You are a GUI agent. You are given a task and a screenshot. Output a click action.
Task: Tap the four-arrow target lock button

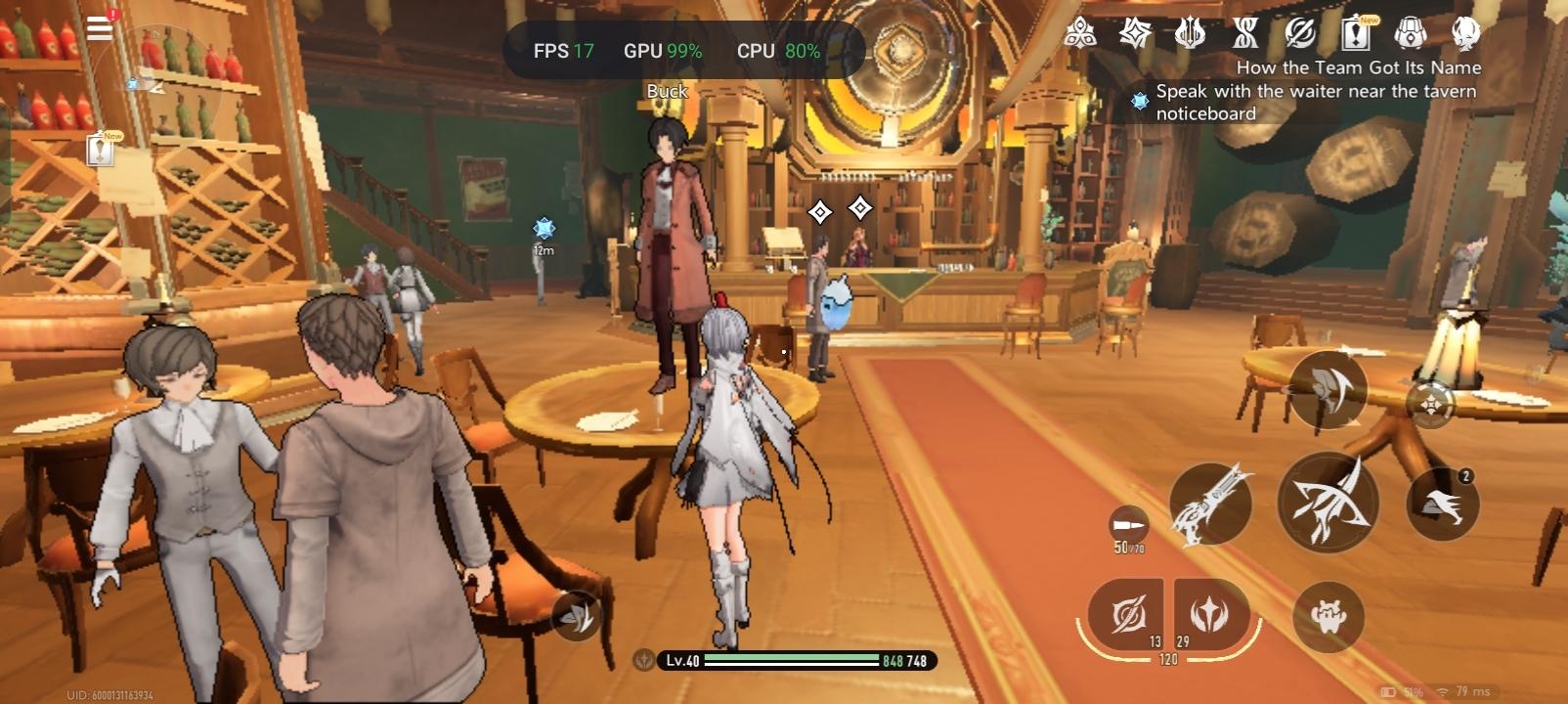click(x=1430, y=403)
